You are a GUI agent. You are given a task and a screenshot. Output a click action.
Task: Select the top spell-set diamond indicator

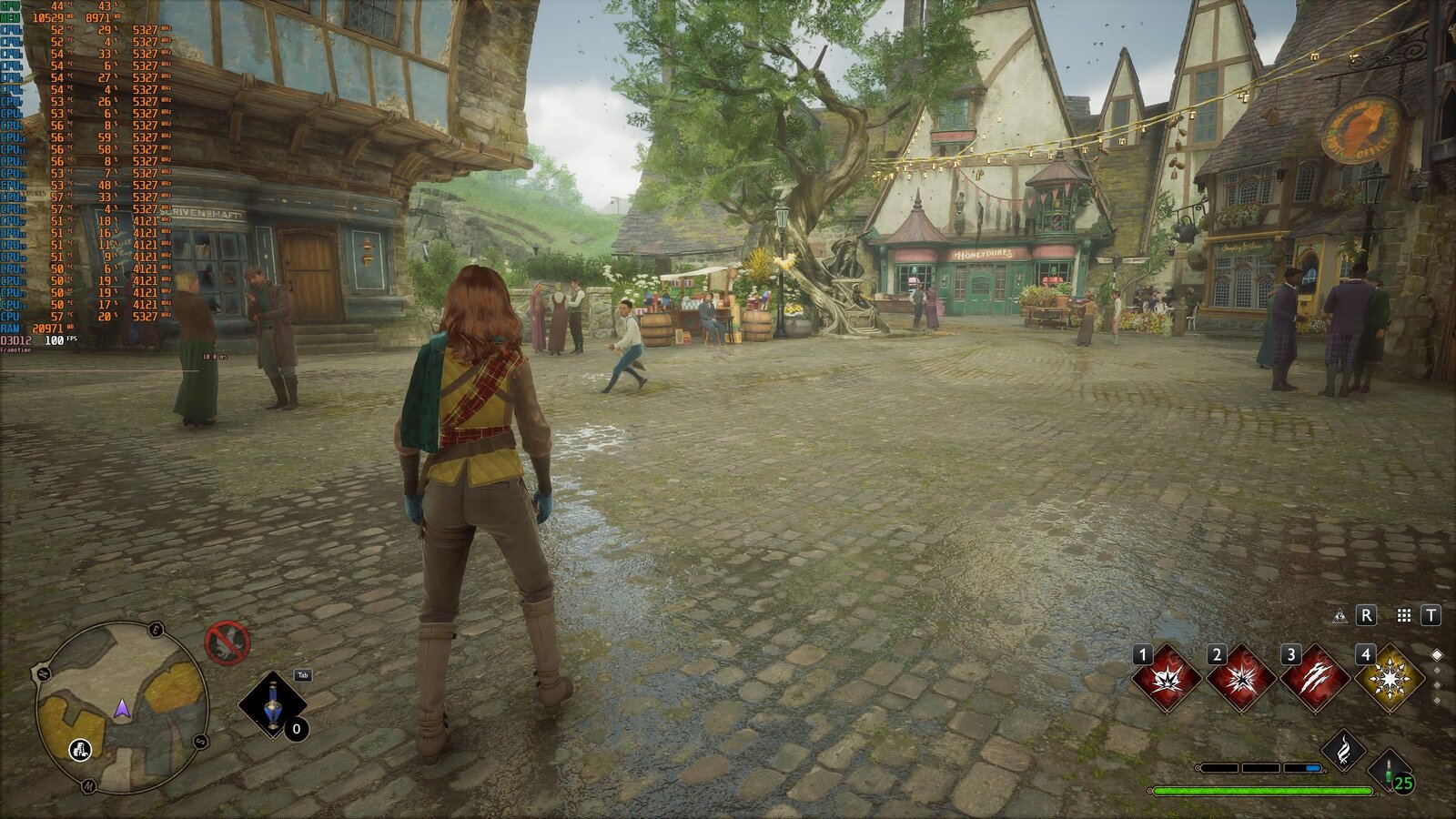point(1437,654)
